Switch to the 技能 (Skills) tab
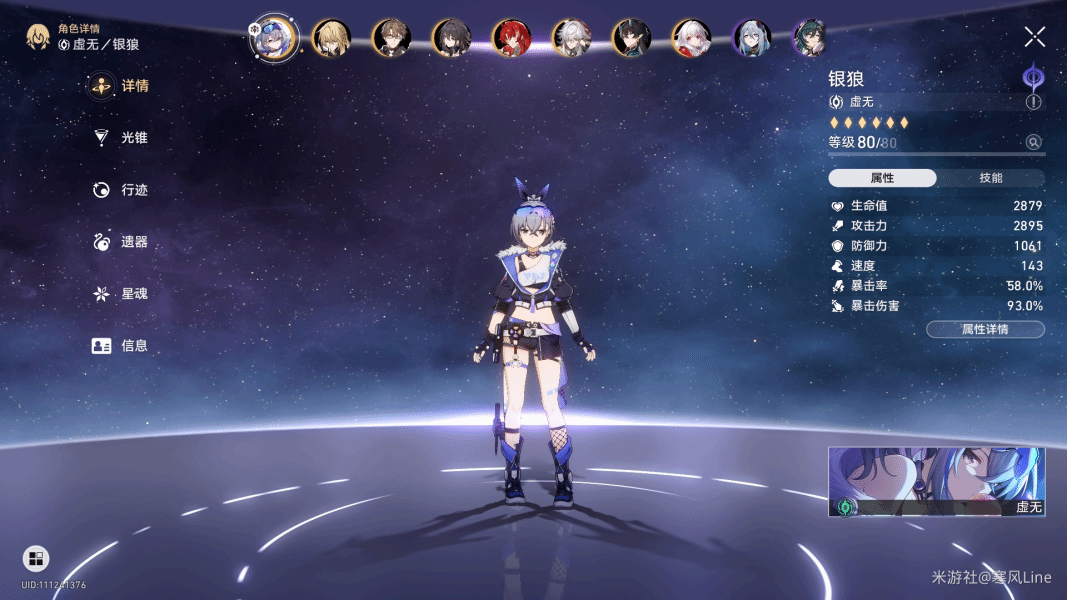1067x600 pixels. 990,178
